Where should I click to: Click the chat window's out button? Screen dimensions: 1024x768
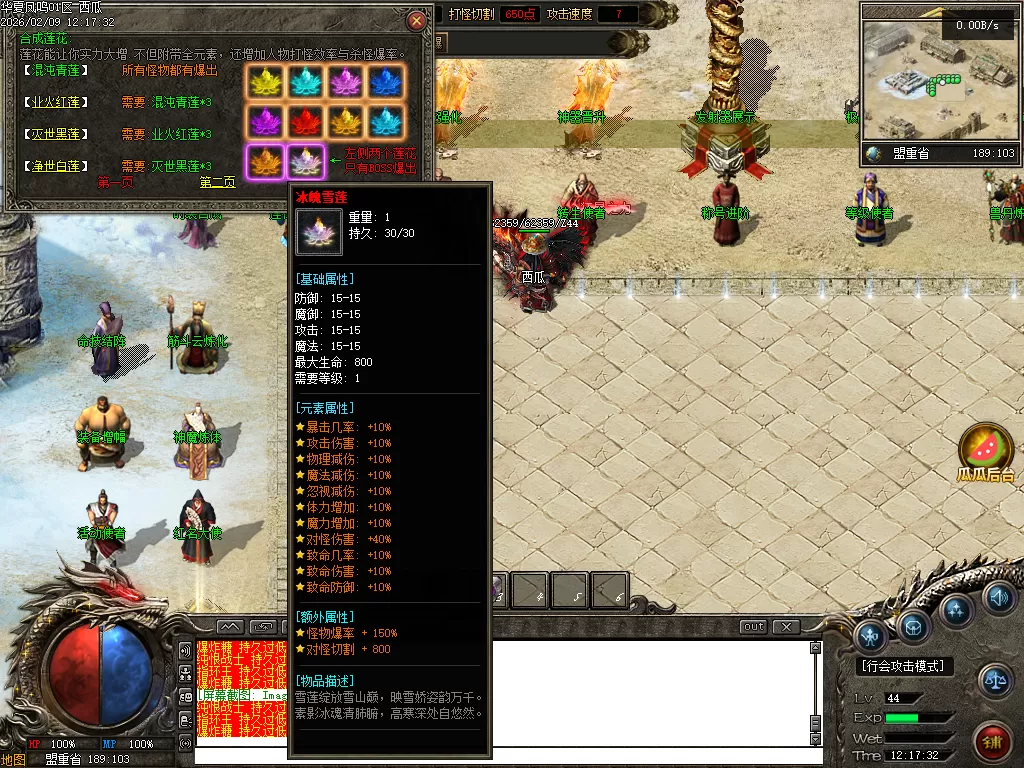(754, 627)
